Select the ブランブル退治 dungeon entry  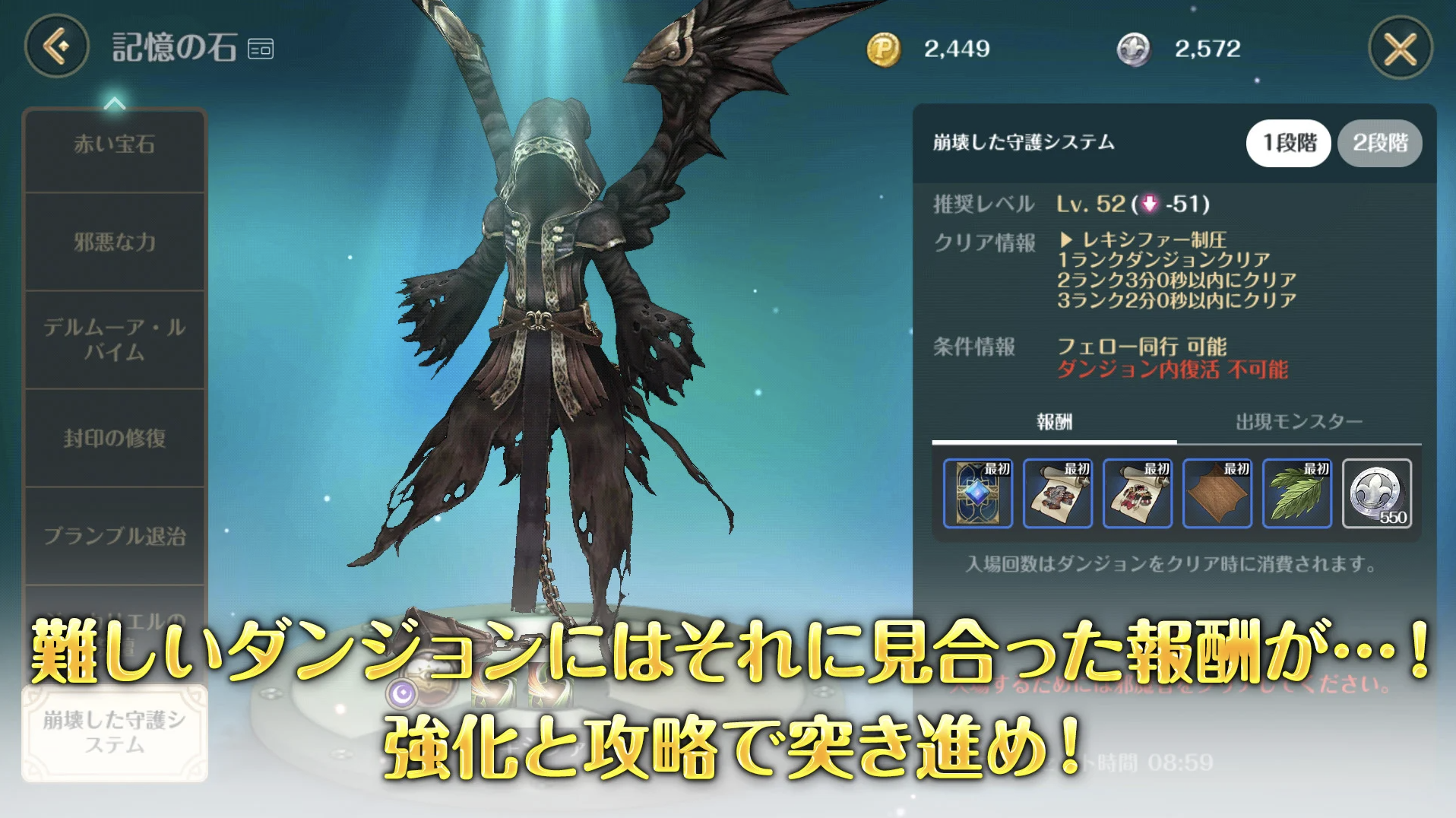[x=116, y=536]
